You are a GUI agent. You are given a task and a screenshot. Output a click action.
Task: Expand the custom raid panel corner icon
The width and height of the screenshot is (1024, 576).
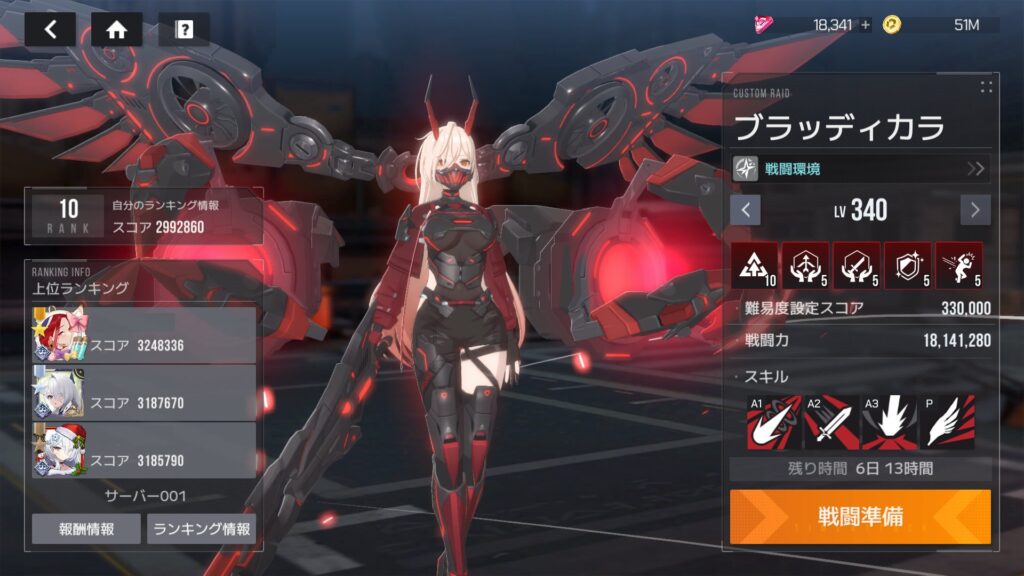coord(986,87)
